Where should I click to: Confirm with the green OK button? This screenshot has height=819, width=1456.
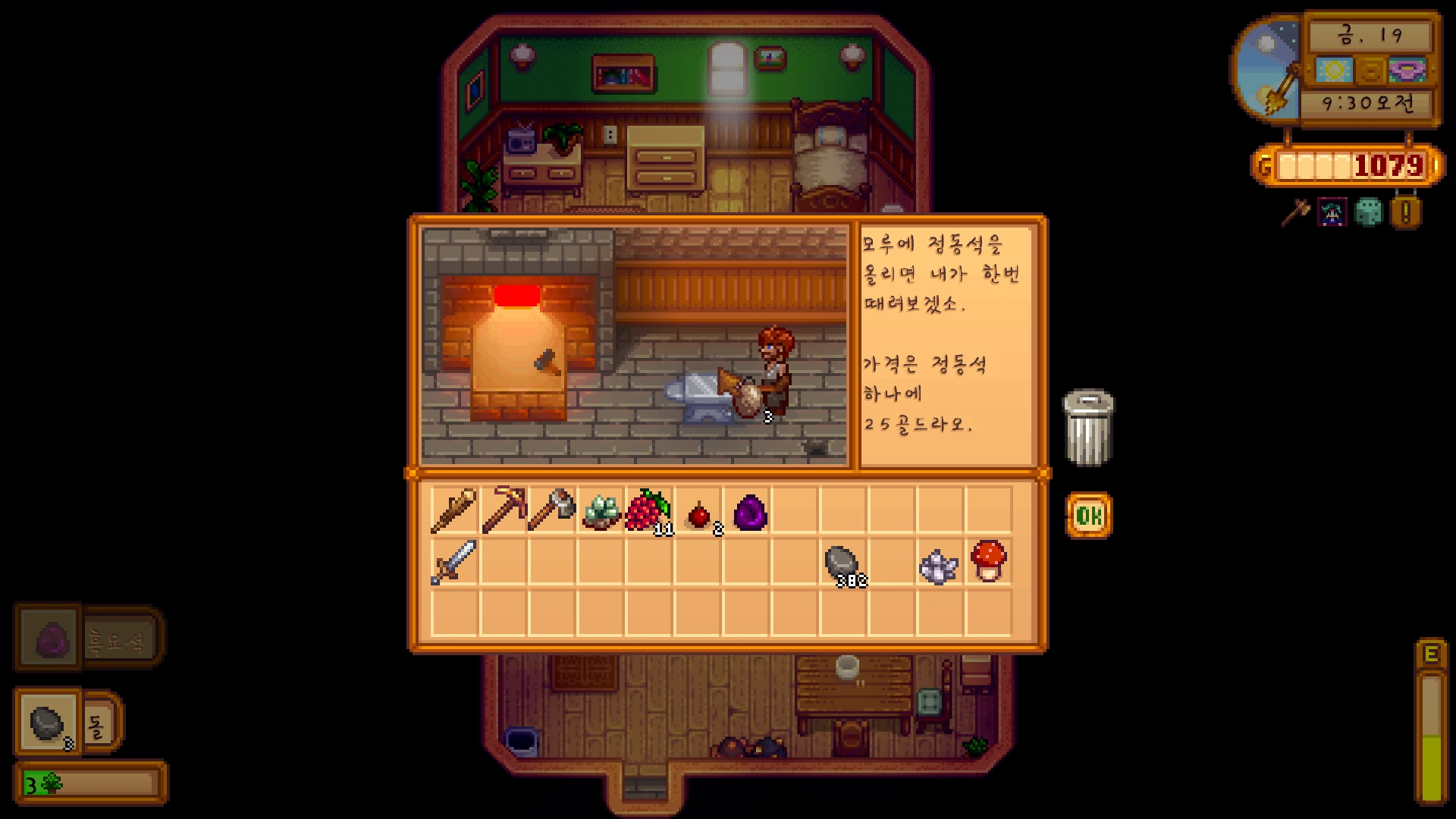(1089, 516)
